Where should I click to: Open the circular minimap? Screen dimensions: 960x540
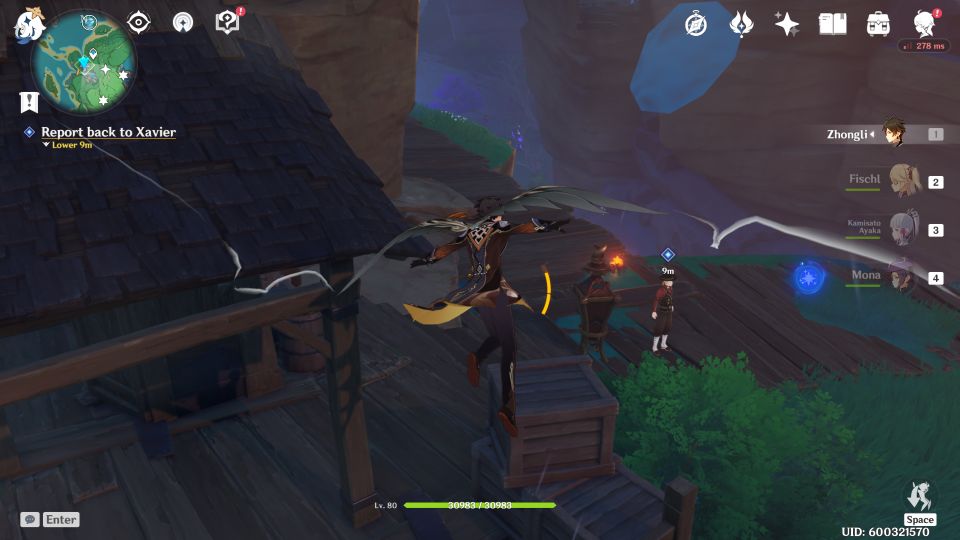click(x=84, y=60)
